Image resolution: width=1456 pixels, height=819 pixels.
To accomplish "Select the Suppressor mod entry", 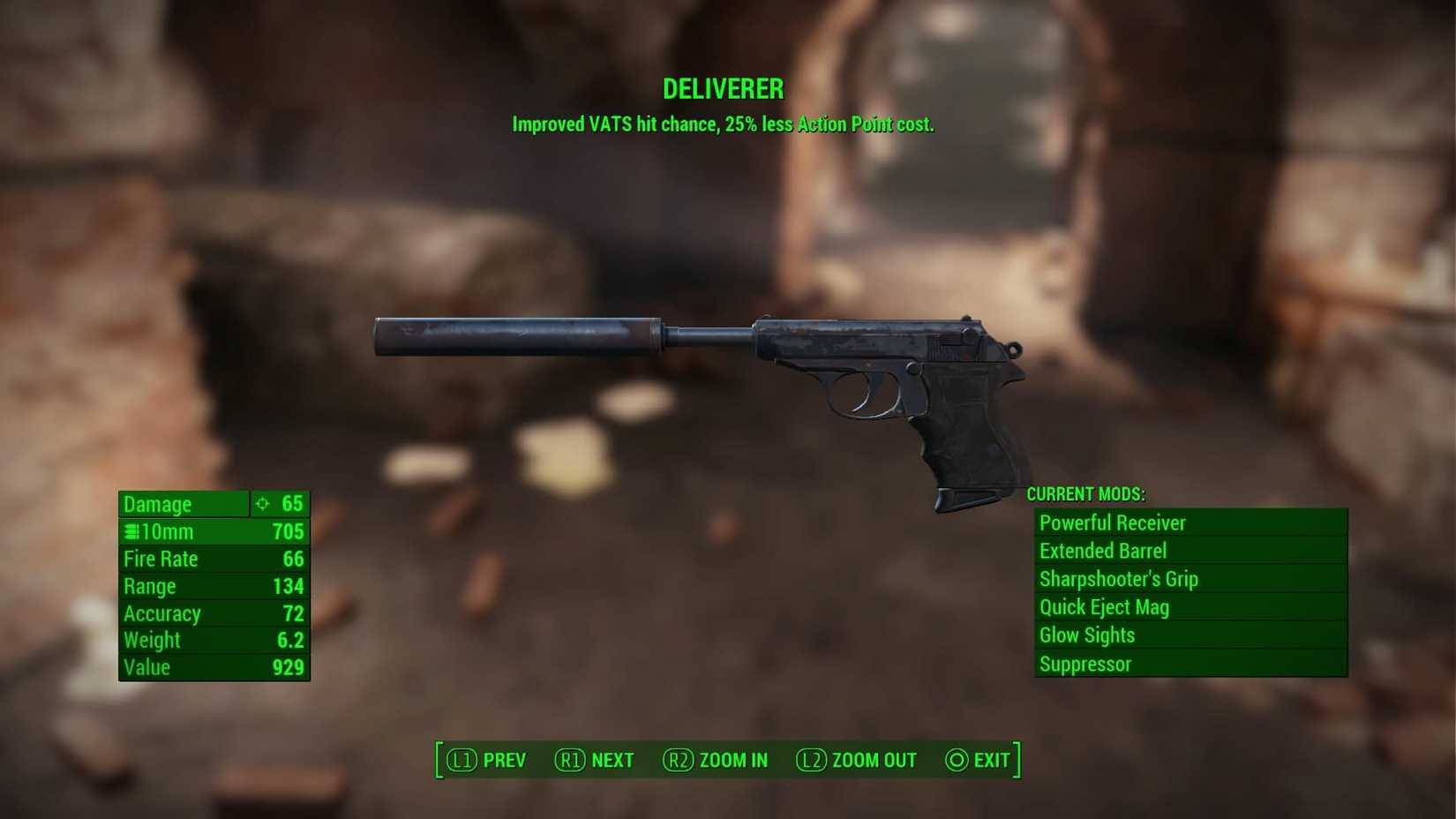I will tap(1085, 664).
